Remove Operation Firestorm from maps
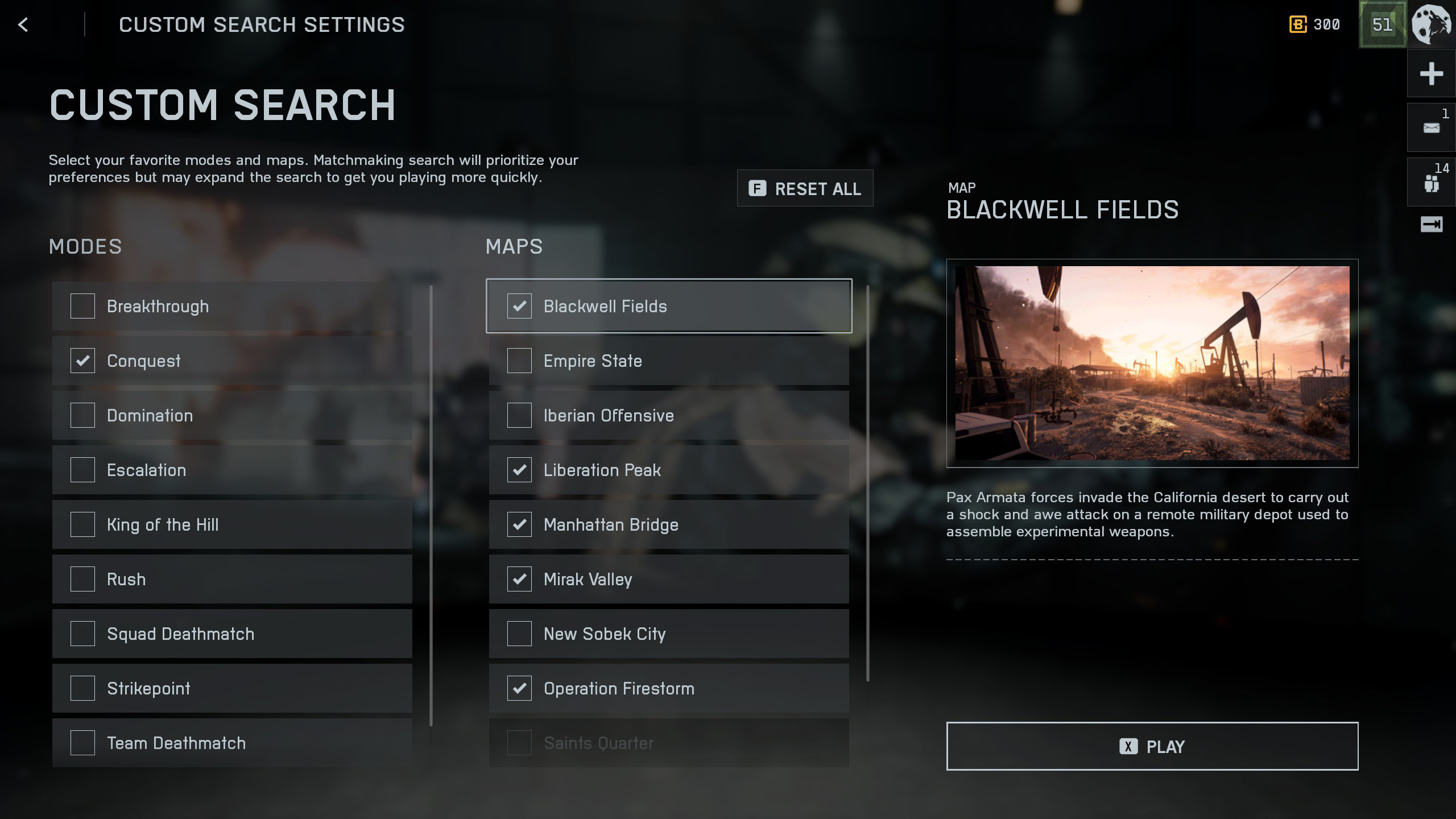The image size is (1456, 819). coord(519,688)
